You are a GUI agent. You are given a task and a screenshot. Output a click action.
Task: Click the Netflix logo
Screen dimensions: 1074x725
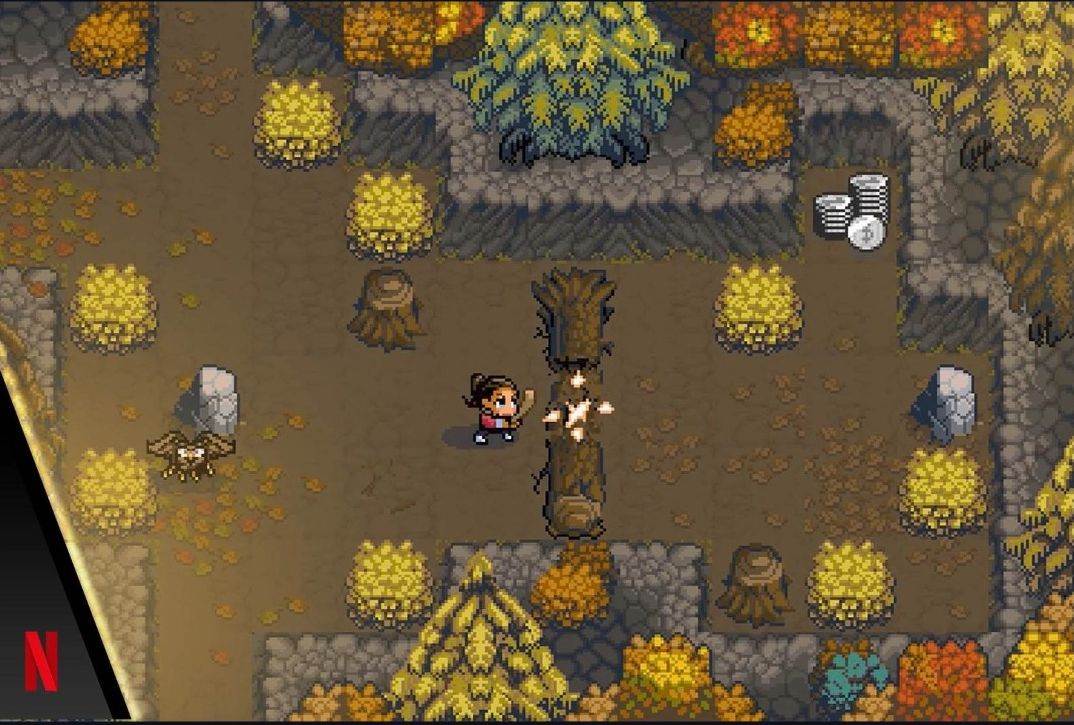(x=41, y=660)
